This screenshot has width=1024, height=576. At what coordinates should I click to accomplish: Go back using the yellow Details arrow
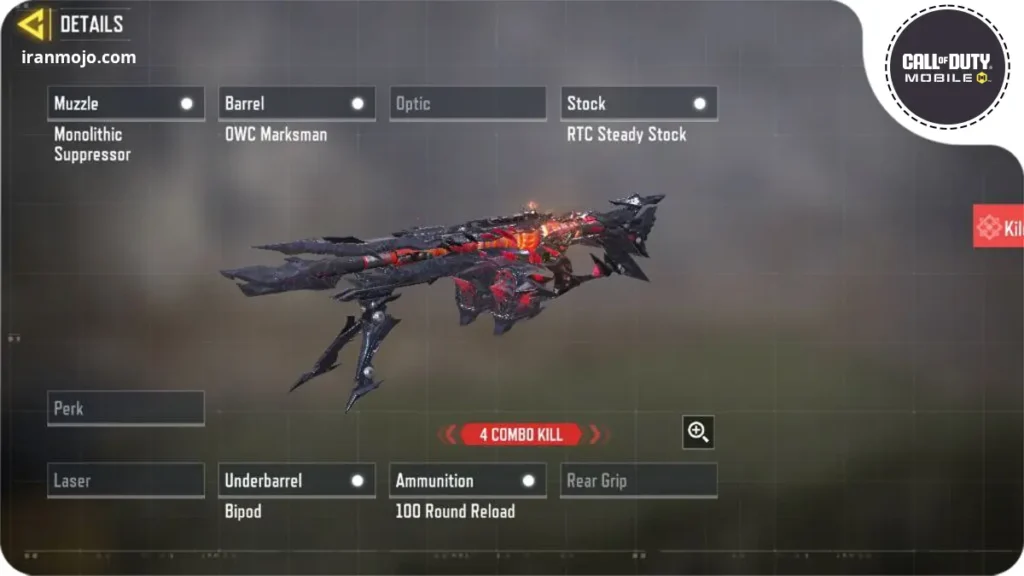(33, 24)
